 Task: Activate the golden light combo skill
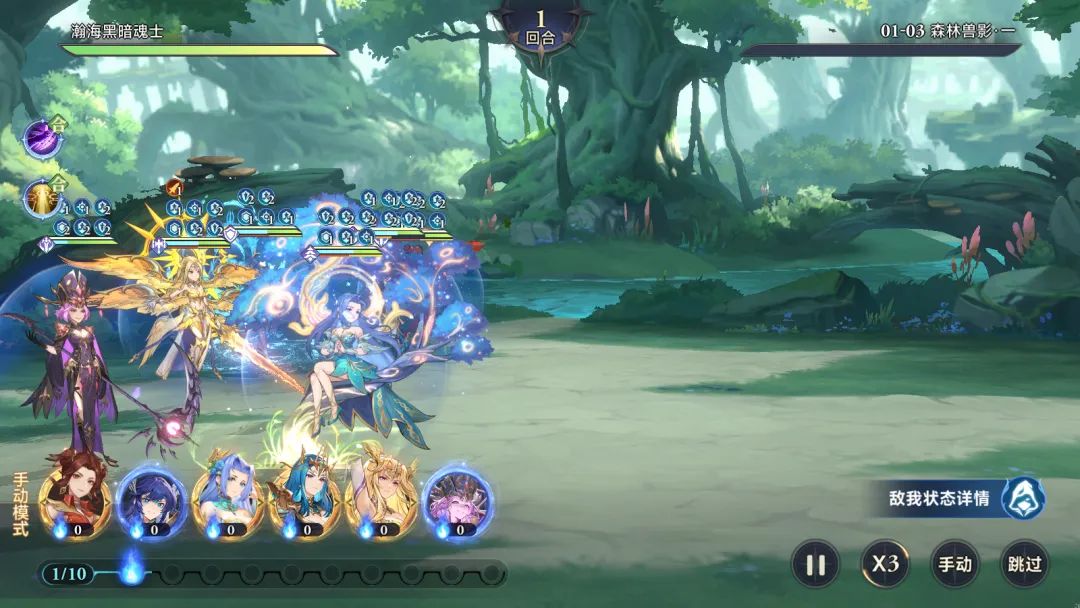point(42,197)
